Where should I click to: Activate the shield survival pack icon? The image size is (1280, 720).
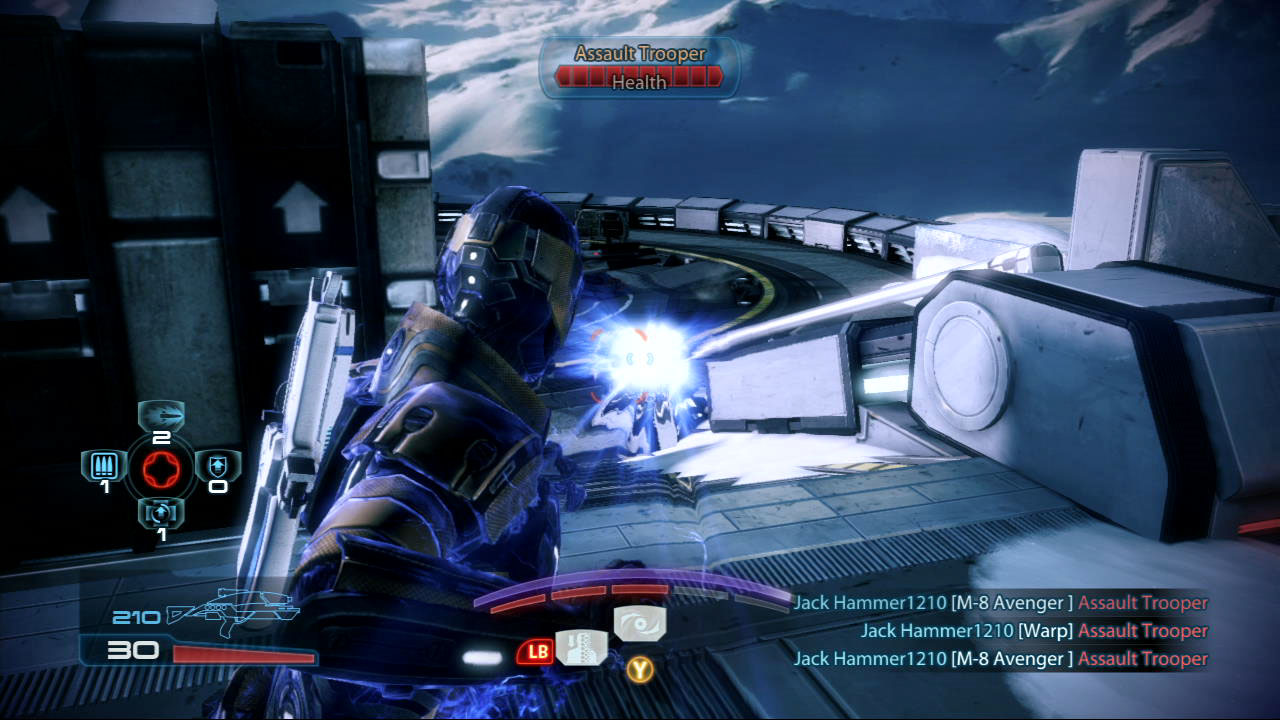218,465
